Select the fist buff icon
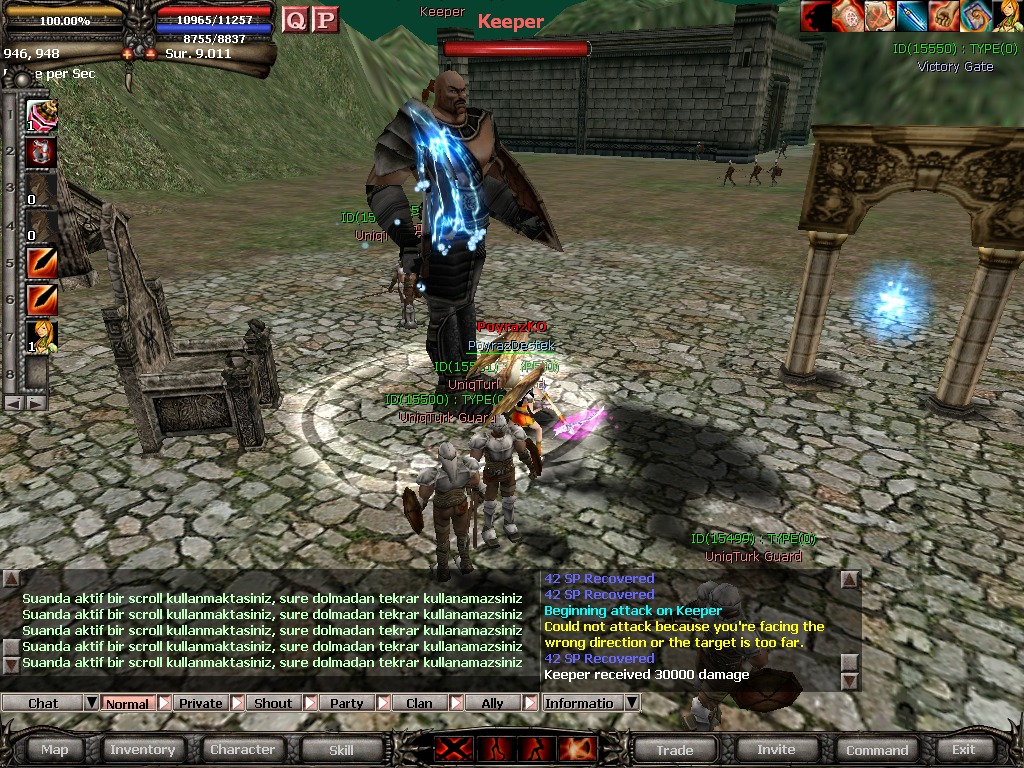Image resolution: width=1024 pixels, height=768 pixels. coord(944,16)
